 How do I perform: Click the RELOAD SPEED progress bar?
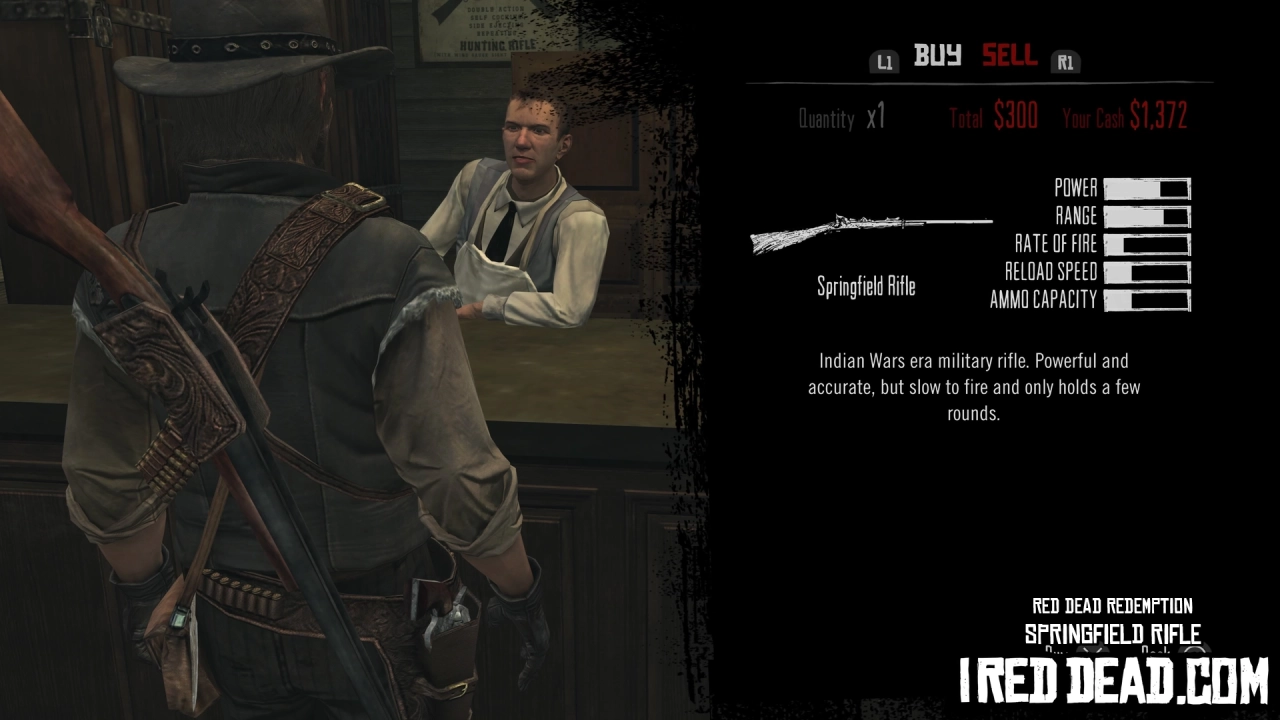[x=1146, y=271]
